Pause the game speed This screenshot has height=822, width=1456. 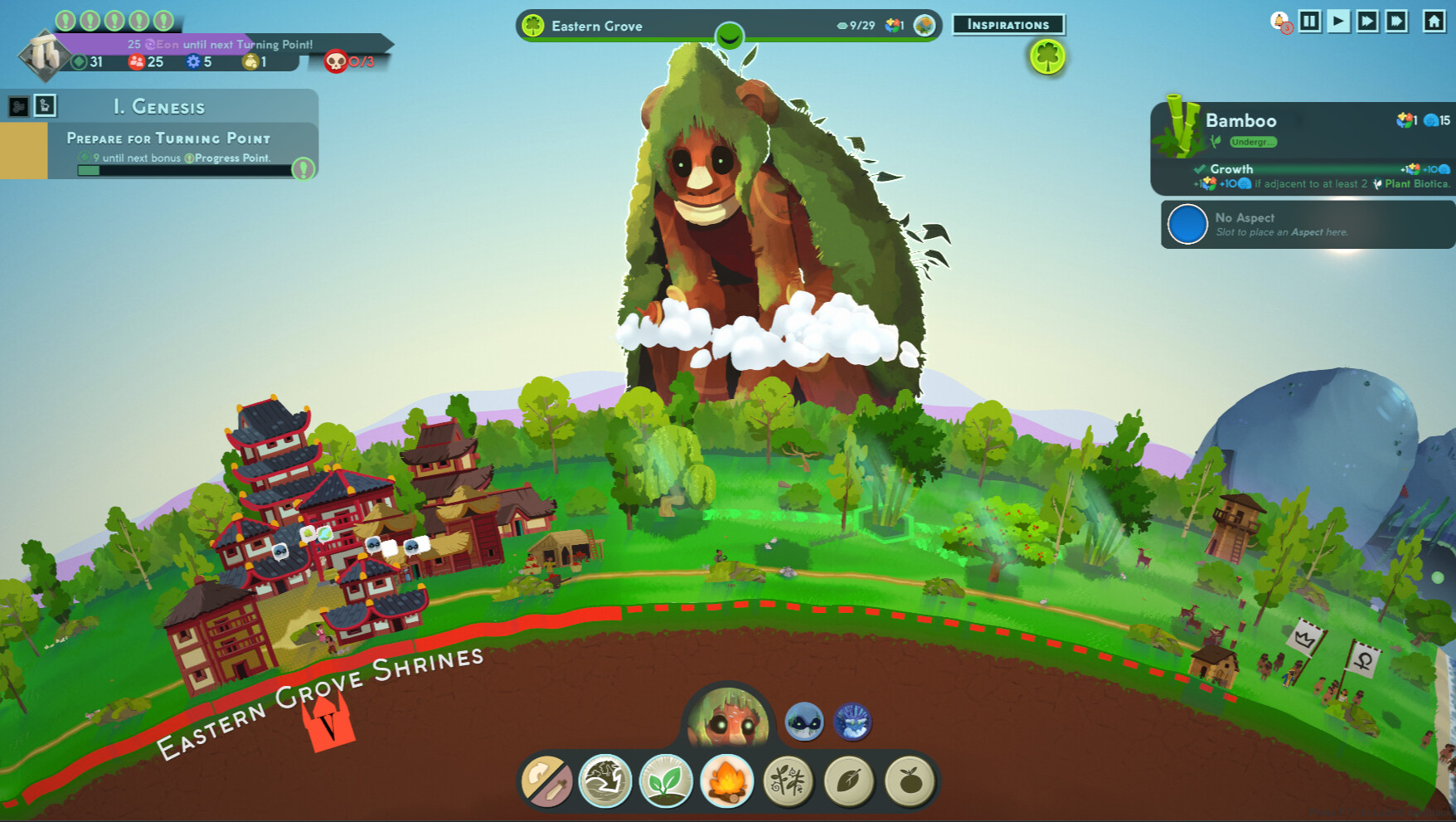click(1310, 21)
